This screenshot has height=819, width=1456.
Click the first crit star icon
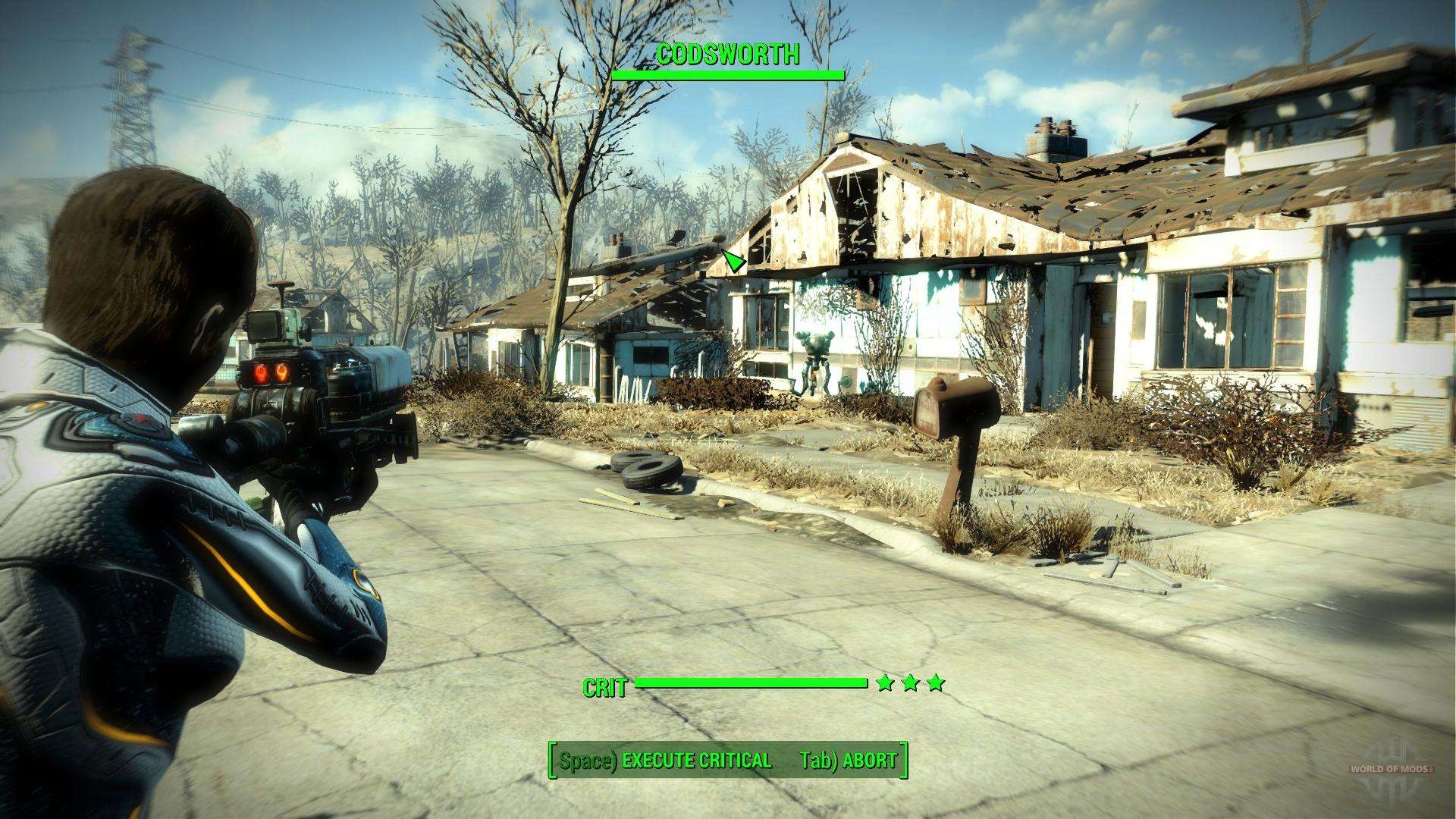click(883, 684)
